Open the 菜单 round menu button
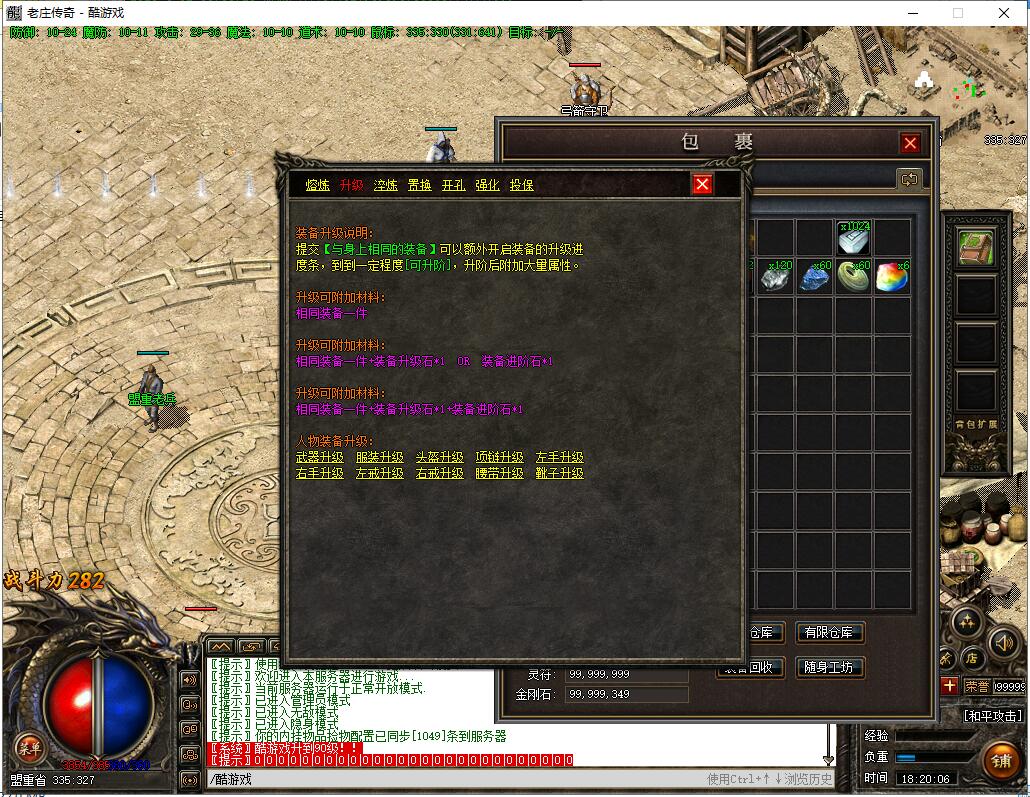The image size is (1030, 797). (28, 747)
